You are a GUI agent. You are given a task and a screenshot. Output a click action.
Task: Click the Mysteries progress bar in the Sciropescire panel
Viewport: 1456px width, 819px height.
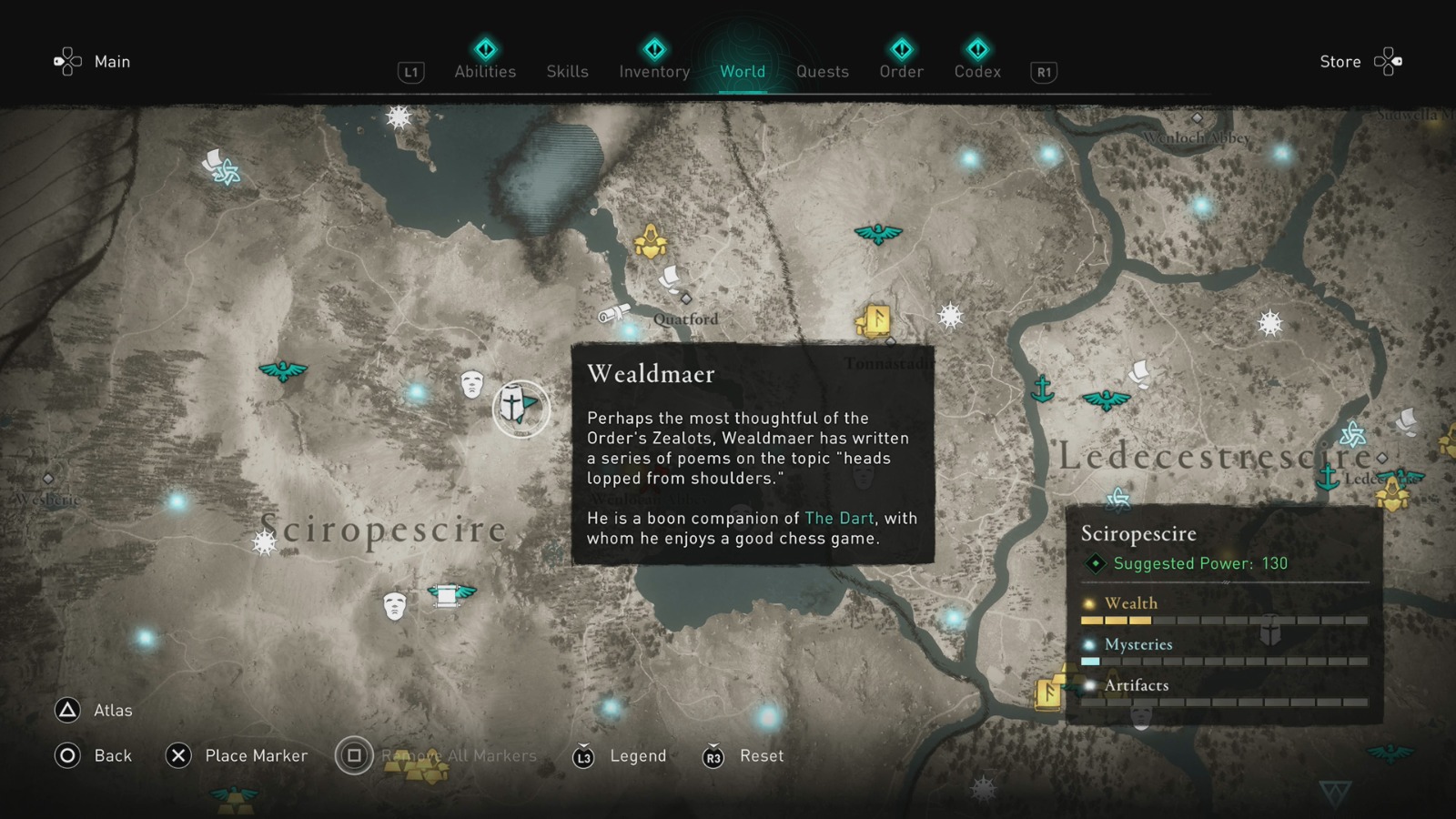1224,662
